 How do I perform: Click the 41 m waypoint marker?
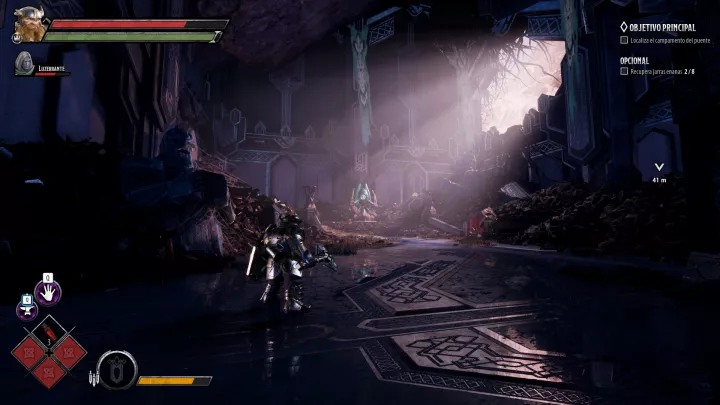tap(658, 168)
